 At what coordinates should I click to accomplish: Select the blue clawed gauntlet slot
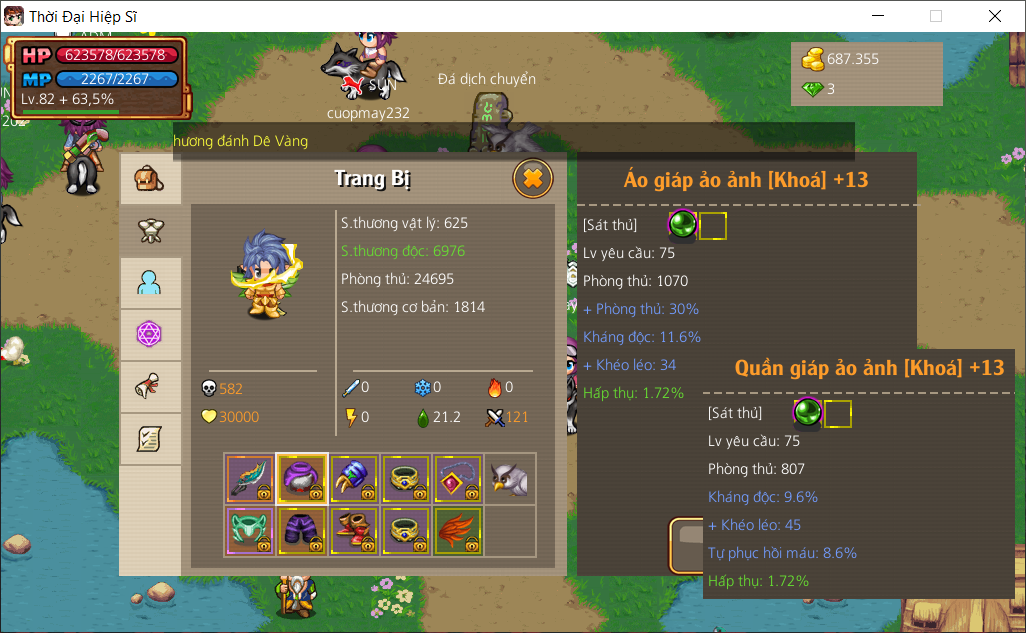point(354,479)
